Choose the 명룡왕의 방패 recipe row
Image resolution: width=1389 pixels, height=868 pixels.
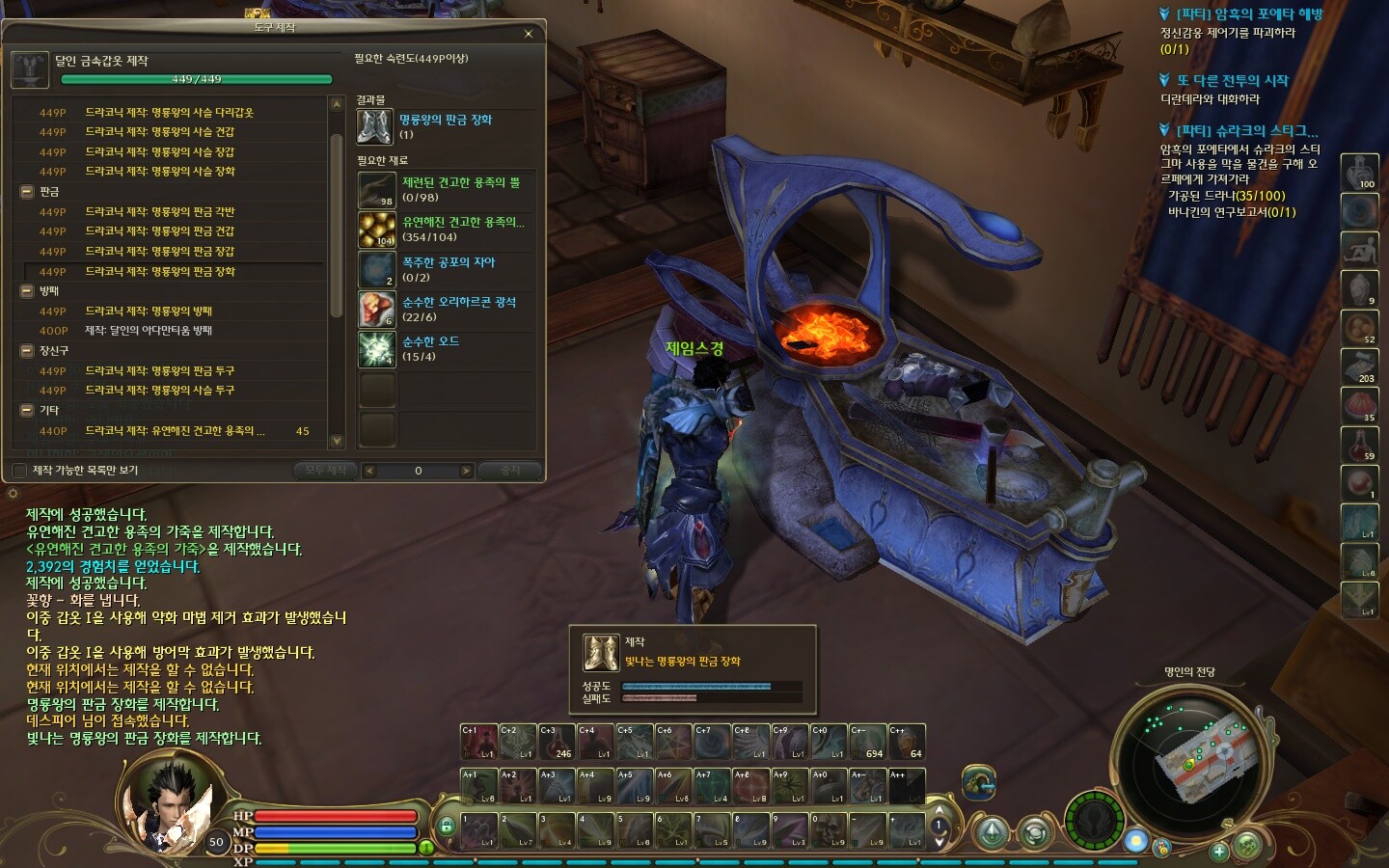(x=148, y=312)
